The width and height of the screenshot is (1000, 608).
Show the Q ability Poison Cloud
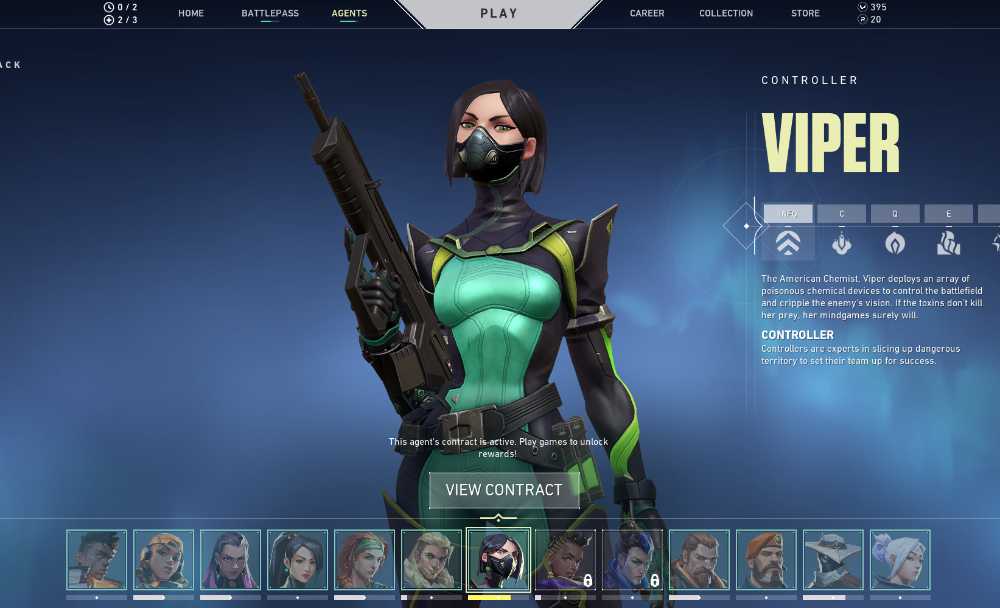895,214
